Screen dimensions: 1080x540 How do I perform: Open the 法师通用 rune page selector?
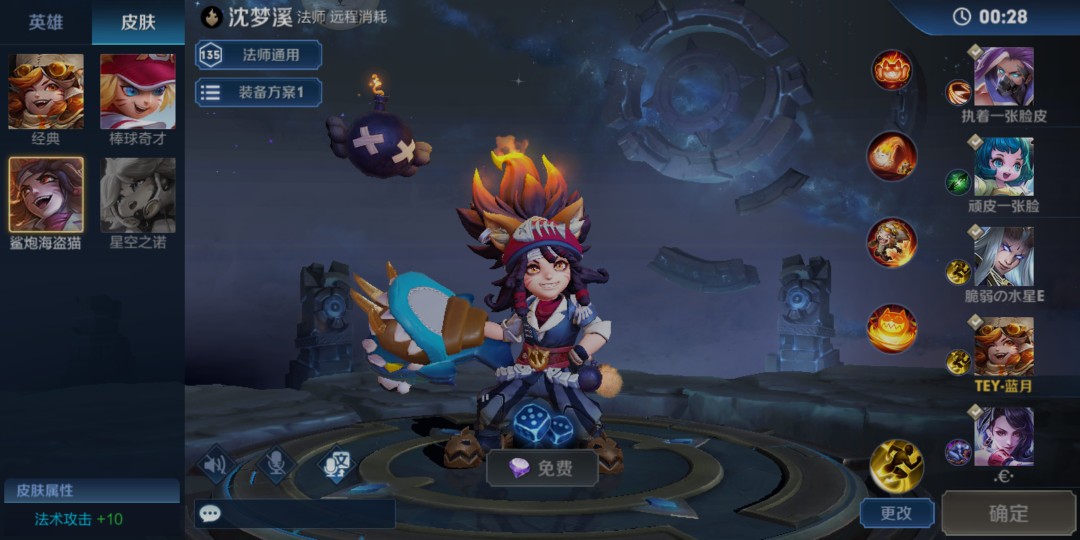[258, 55]
